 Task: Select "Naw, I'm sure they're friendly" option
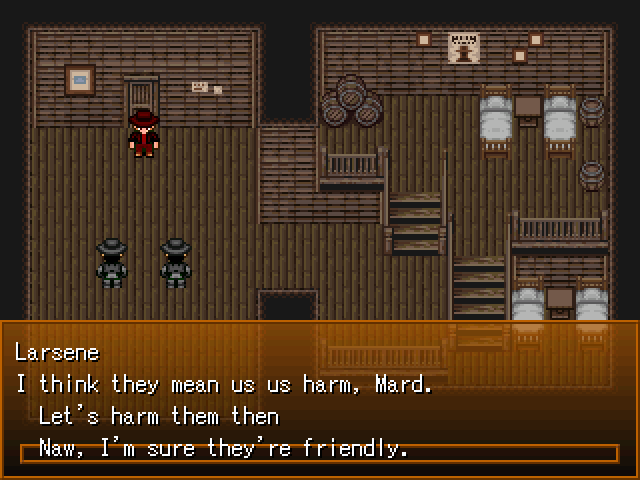click(x=223, y=449)
